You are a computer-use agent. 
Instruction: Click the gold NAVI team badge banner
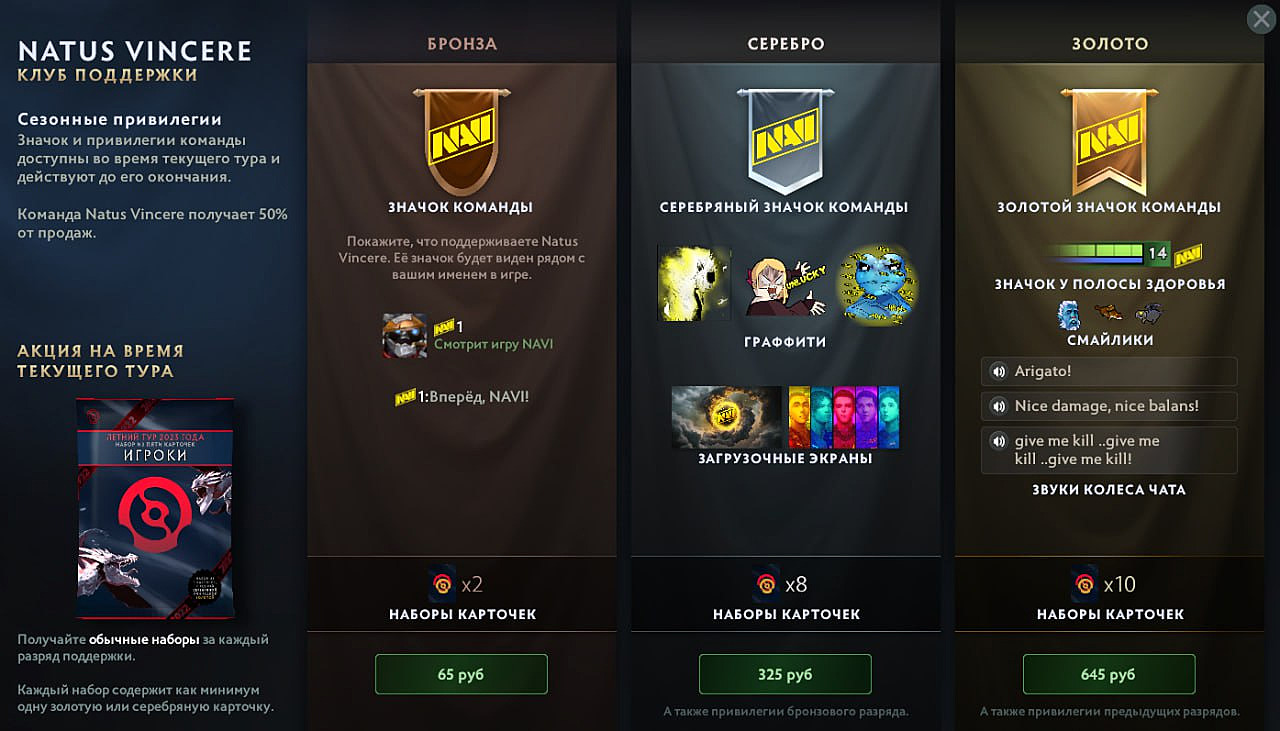(x=1108, y=140)
